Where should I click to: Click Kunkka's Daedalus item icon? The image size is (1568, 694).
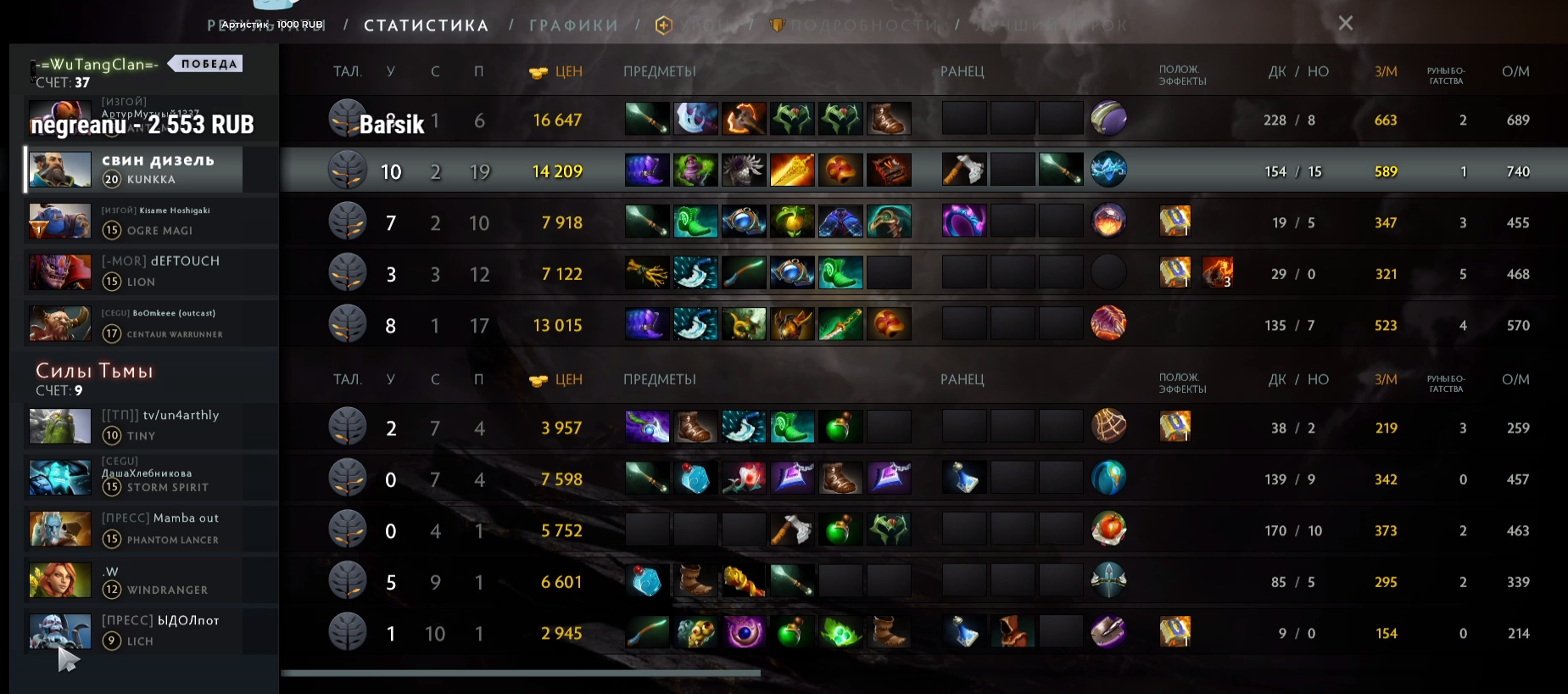click(x=792, y=171)
